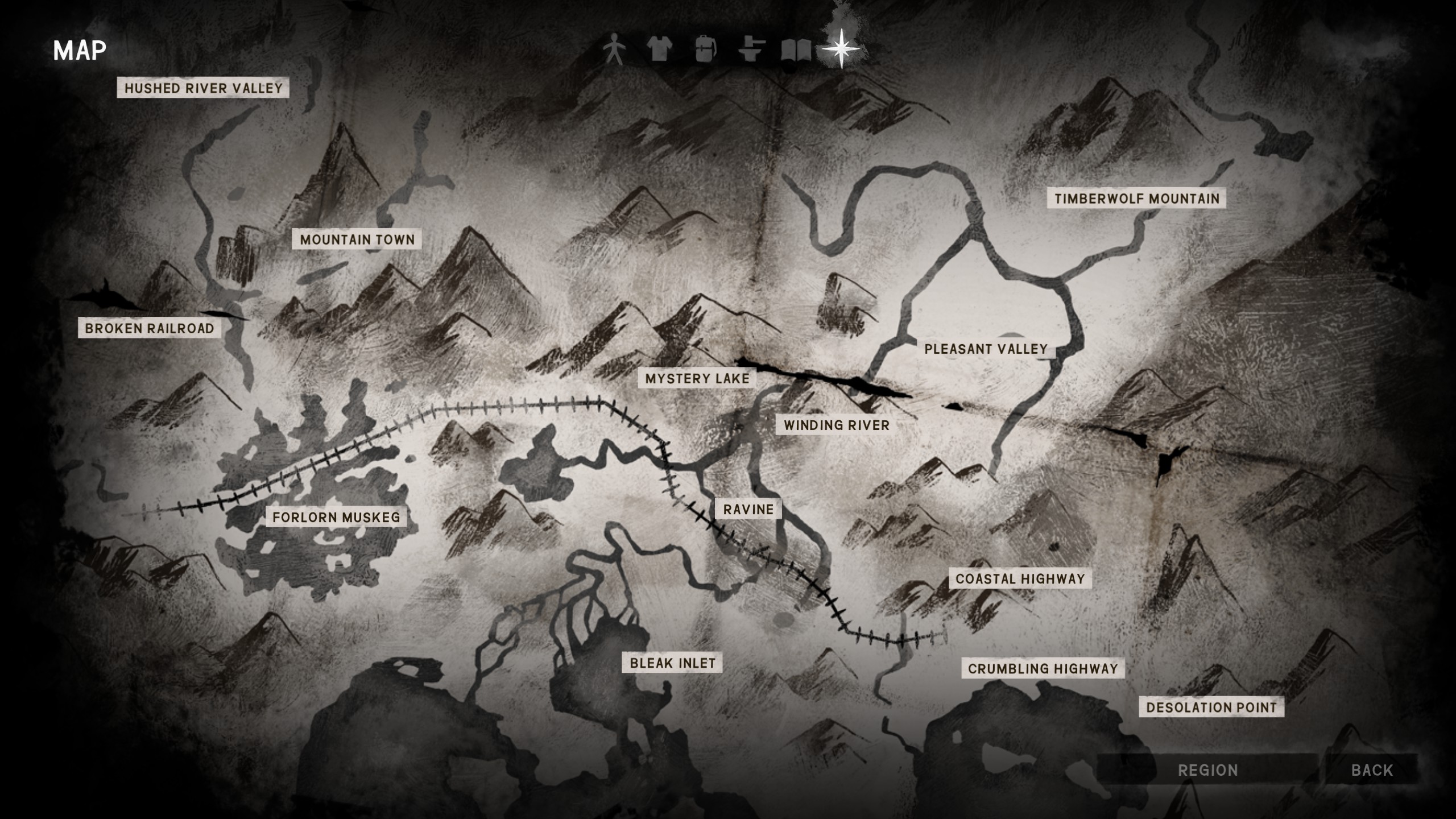Go back using the Back button
1456x819 pixels.
click(x=1372, y=770)
